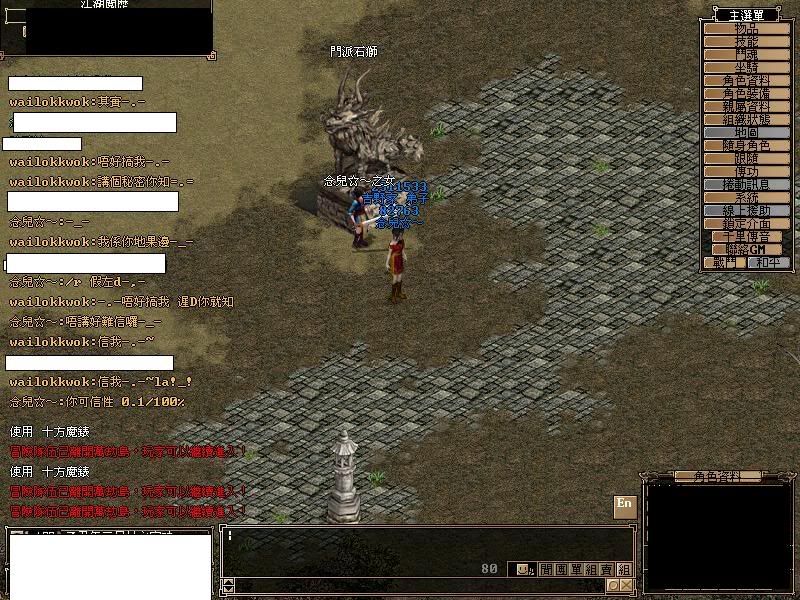This screenshot has width=800, height=600.
Task: Open the 系統 system menu
Action: pyautogui.click(x=746, y=198)
